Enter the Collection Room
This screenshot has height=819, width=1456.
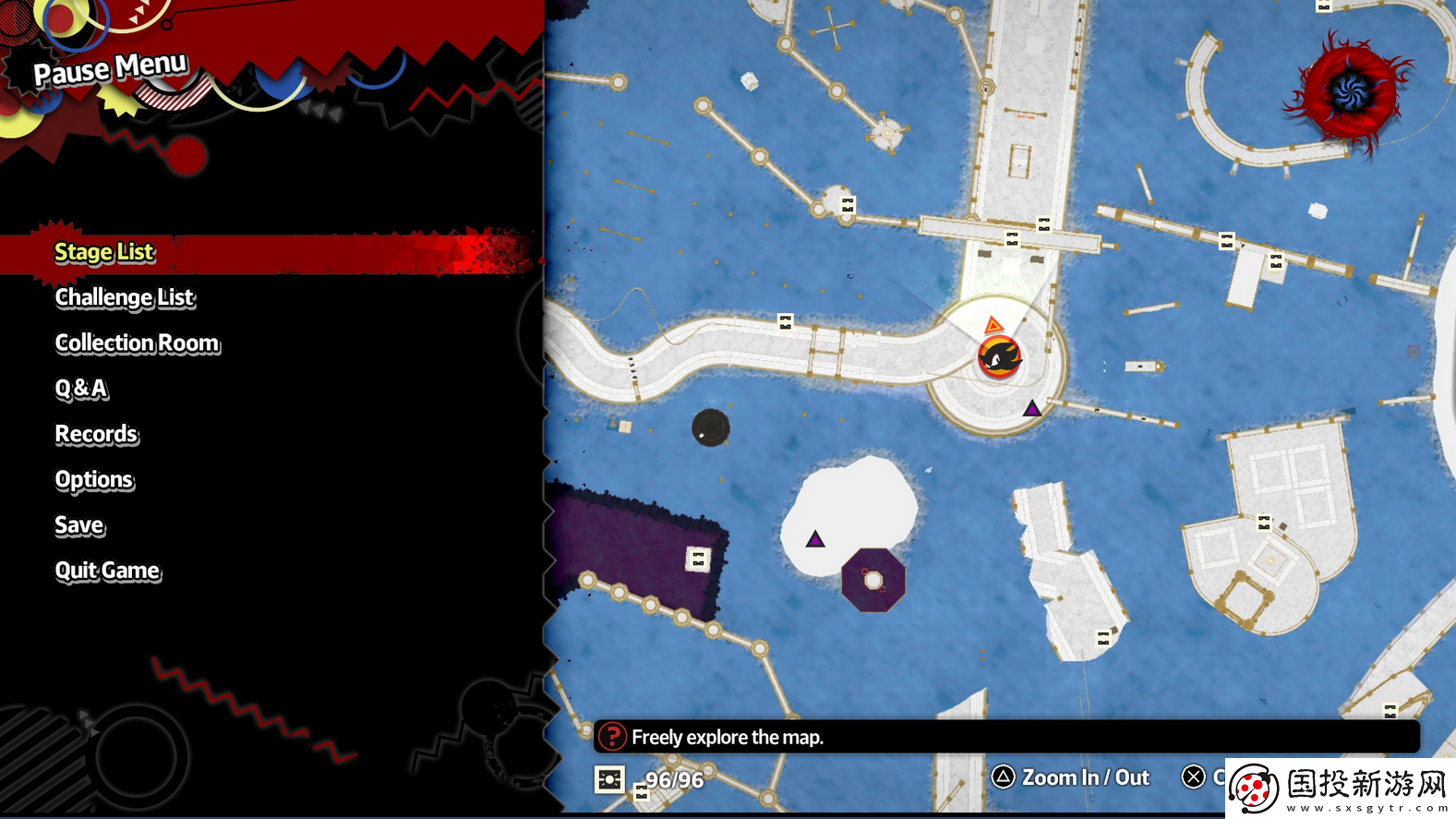click(x=138, y=343)
